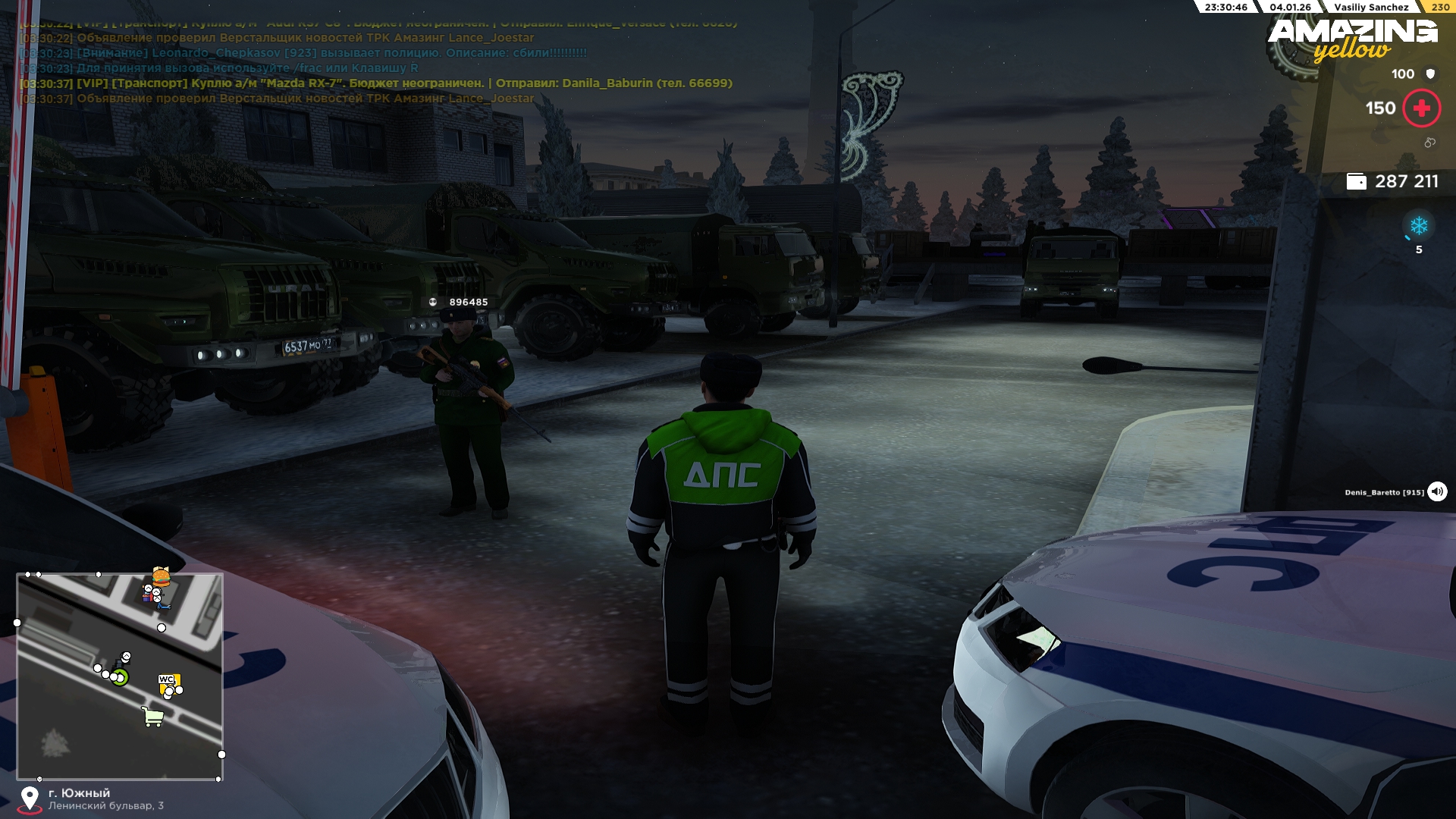
Task: Click the burger marker on the minimap
Action: pos(161,577)
